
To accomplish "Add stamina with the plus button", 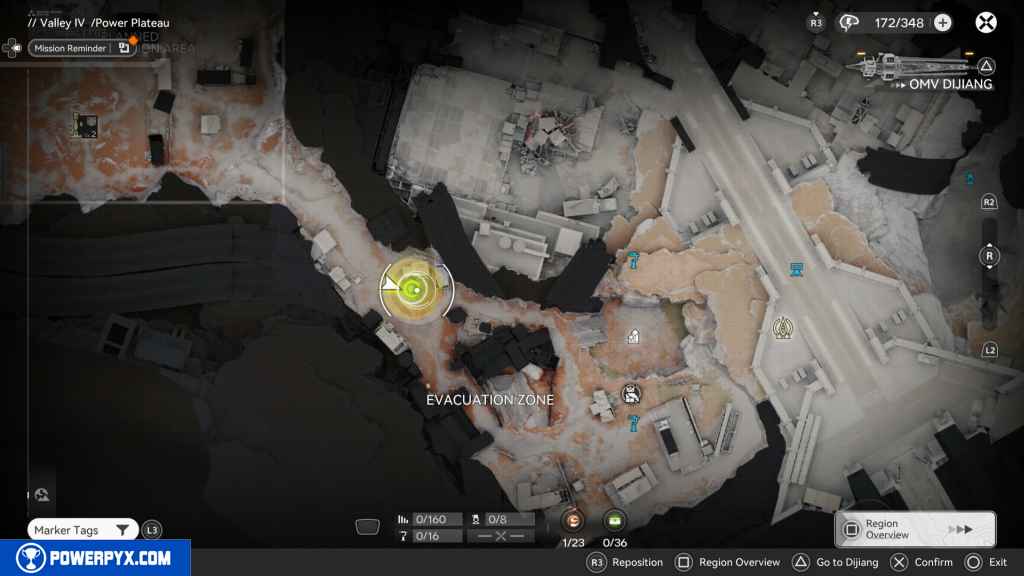I will coord(942,22).
